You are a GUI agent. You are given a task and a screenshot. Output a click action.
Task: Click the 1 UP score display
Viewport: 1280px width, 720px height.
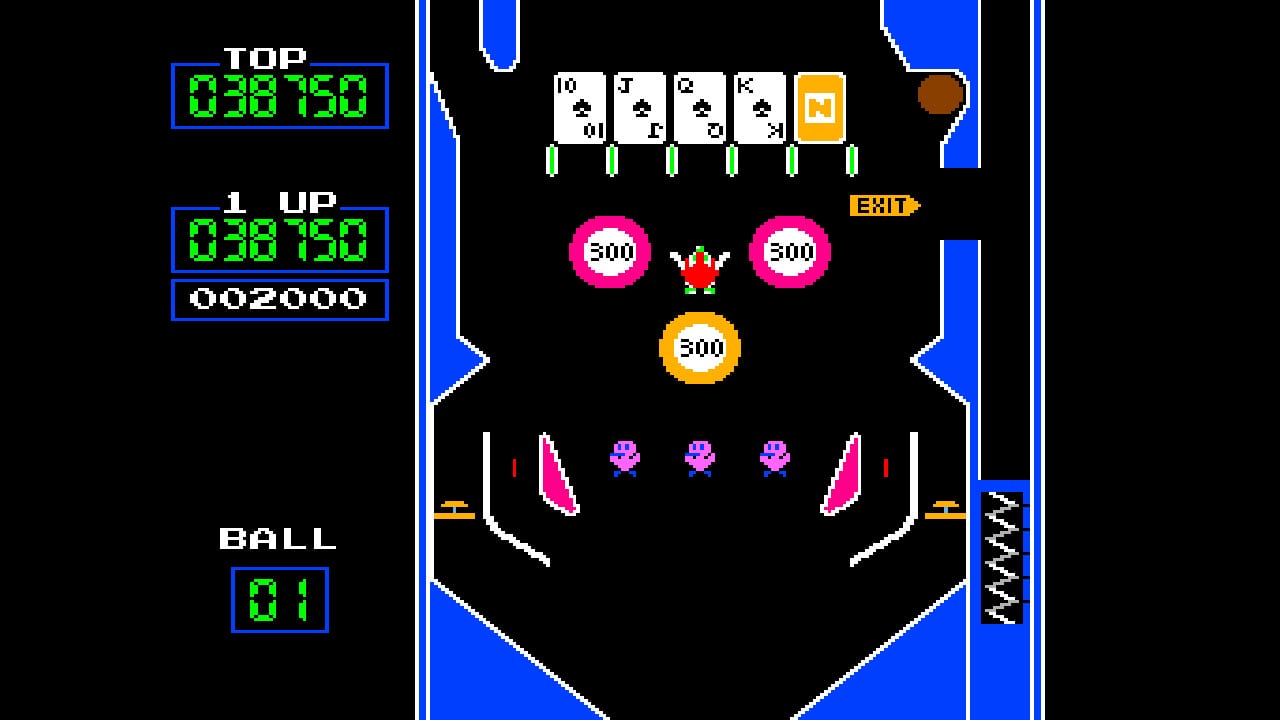[x=280, y=240]
